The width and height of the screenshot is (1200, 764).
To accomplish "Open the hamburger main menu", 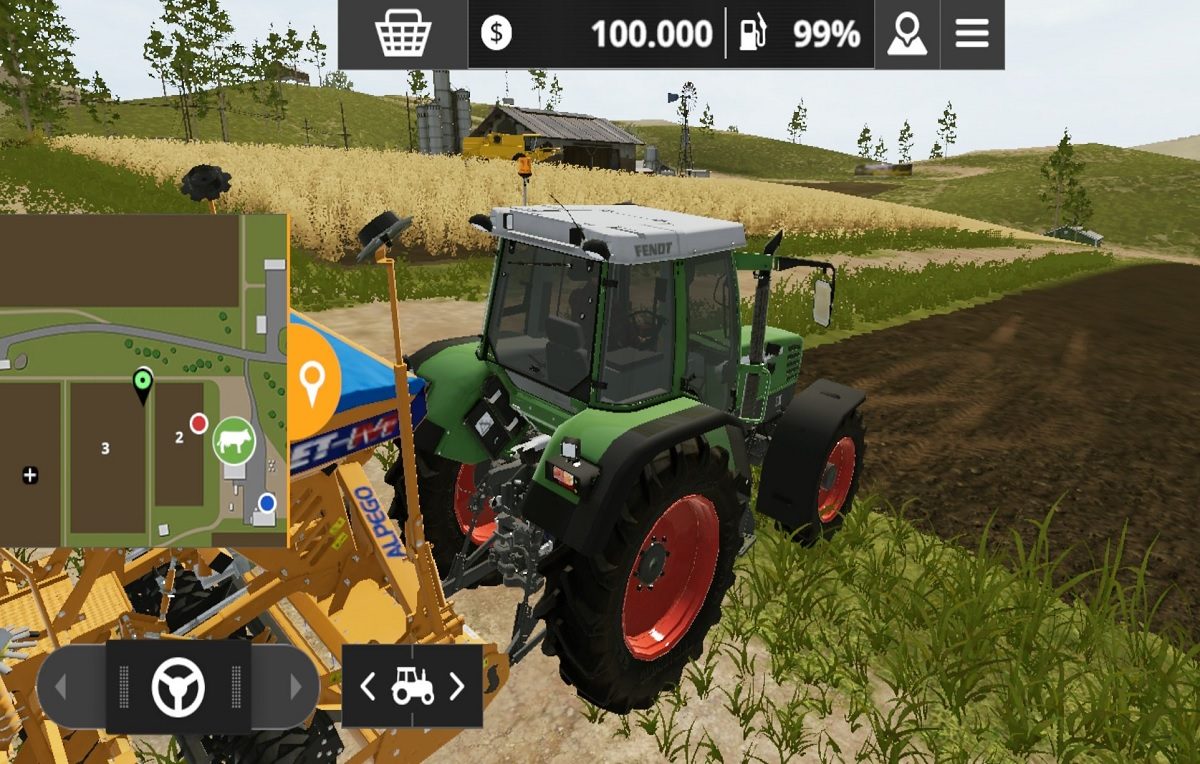I will [x=972, y=34].
